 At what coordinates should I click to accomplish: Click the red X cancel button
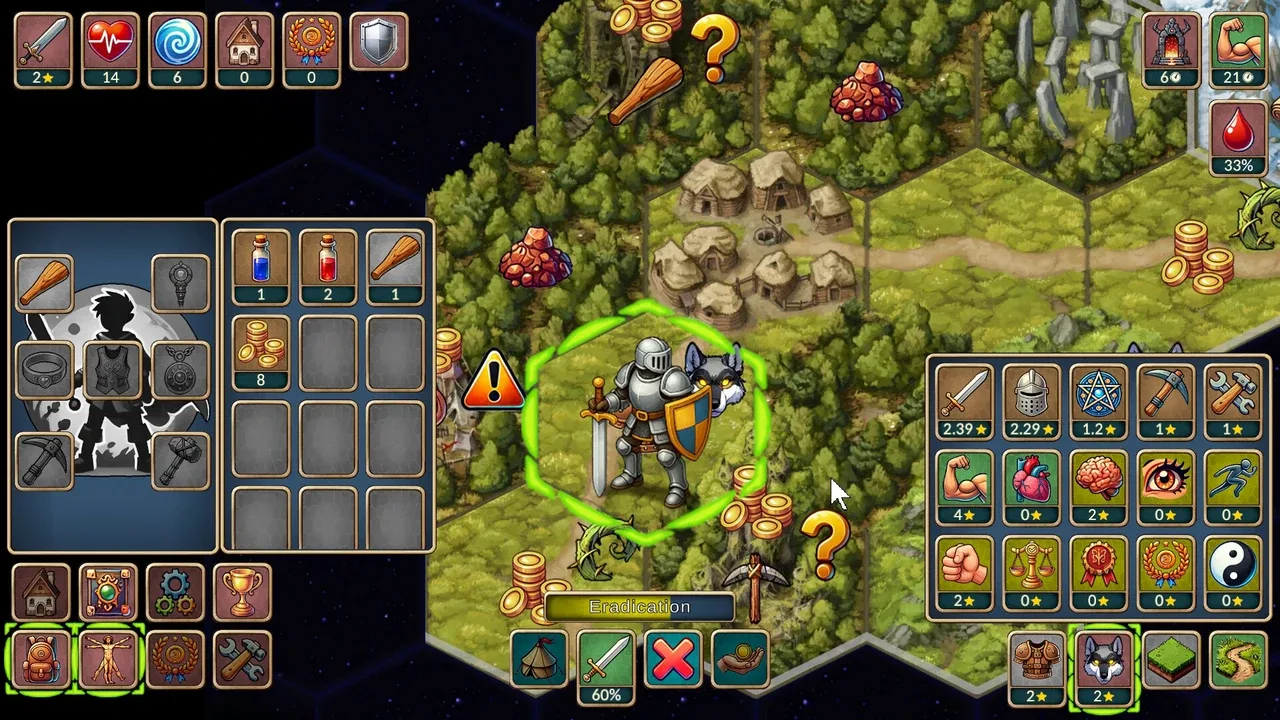click(x=673, y=659)
